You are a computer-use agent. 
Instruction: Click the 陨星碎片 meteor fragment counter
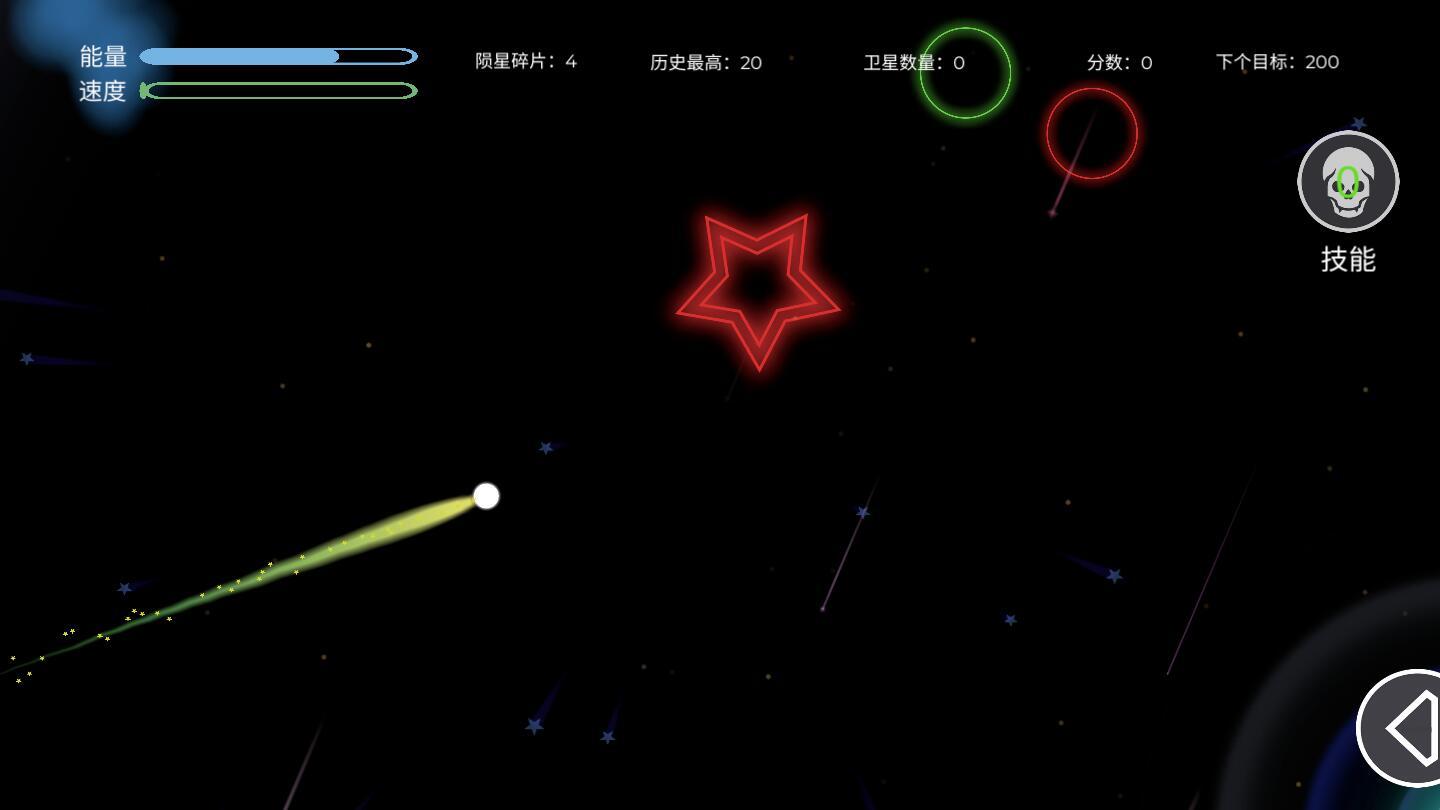tap(528, 61)
